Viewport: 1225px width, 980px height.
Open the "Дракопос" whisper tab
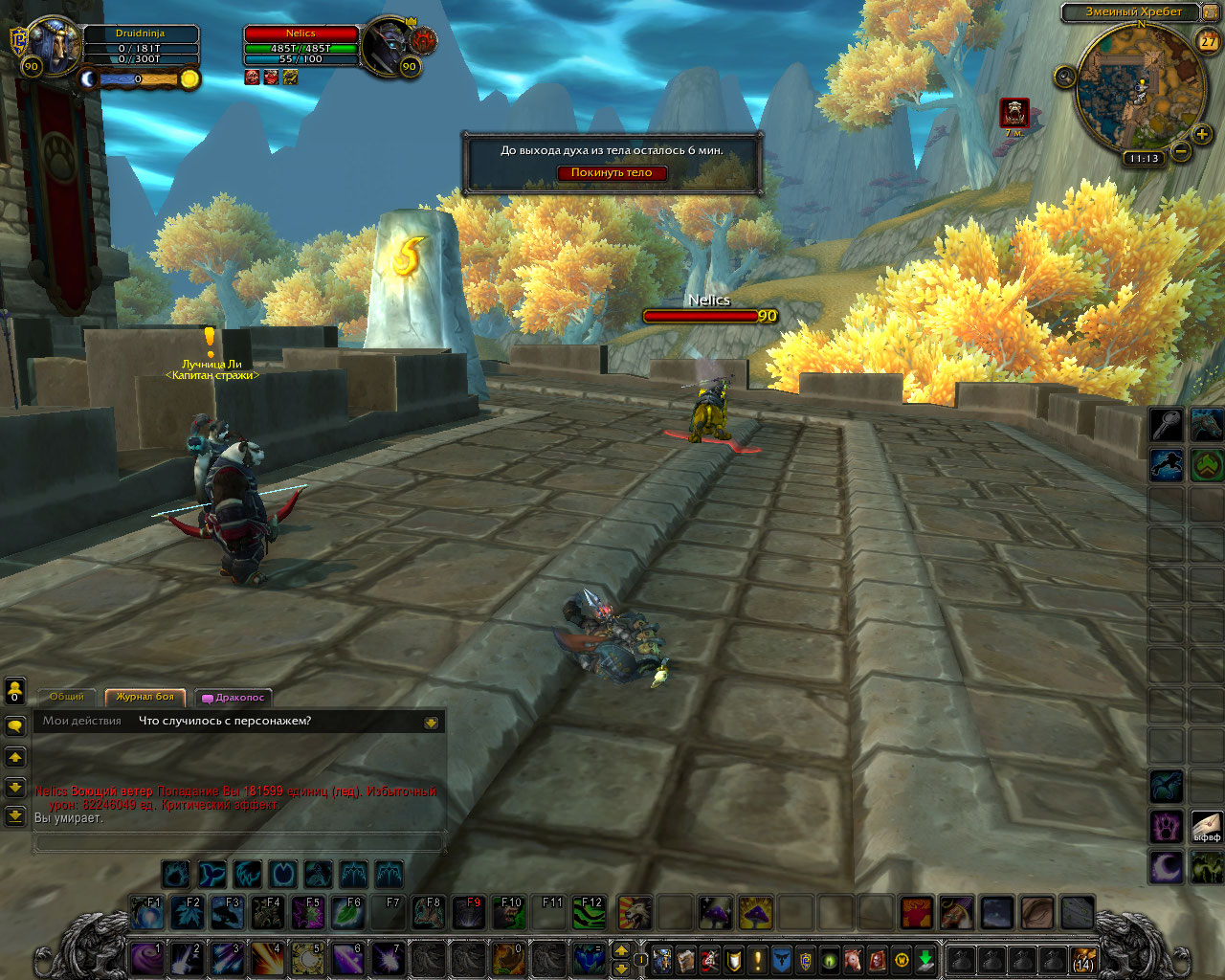click(x=234, y=698)
